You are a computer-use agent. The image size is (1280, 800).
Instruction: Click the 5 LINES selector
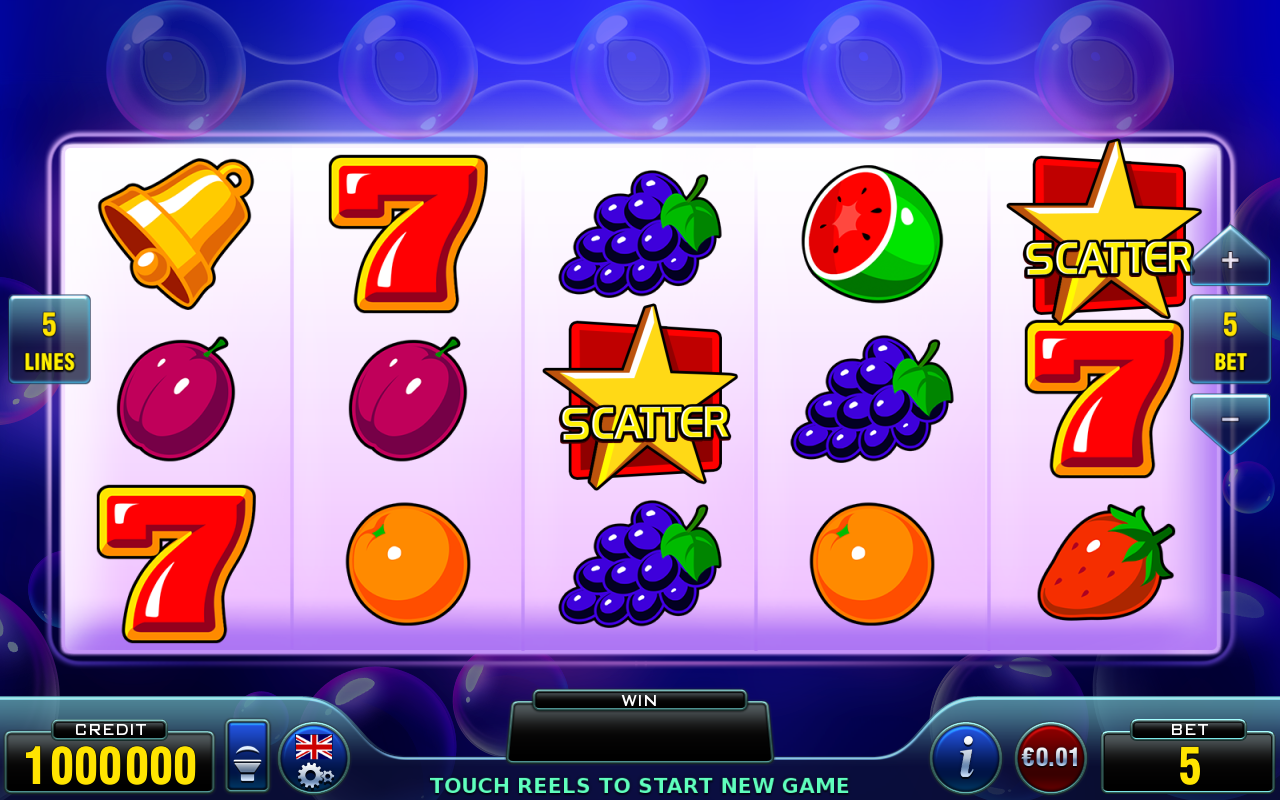49,340
